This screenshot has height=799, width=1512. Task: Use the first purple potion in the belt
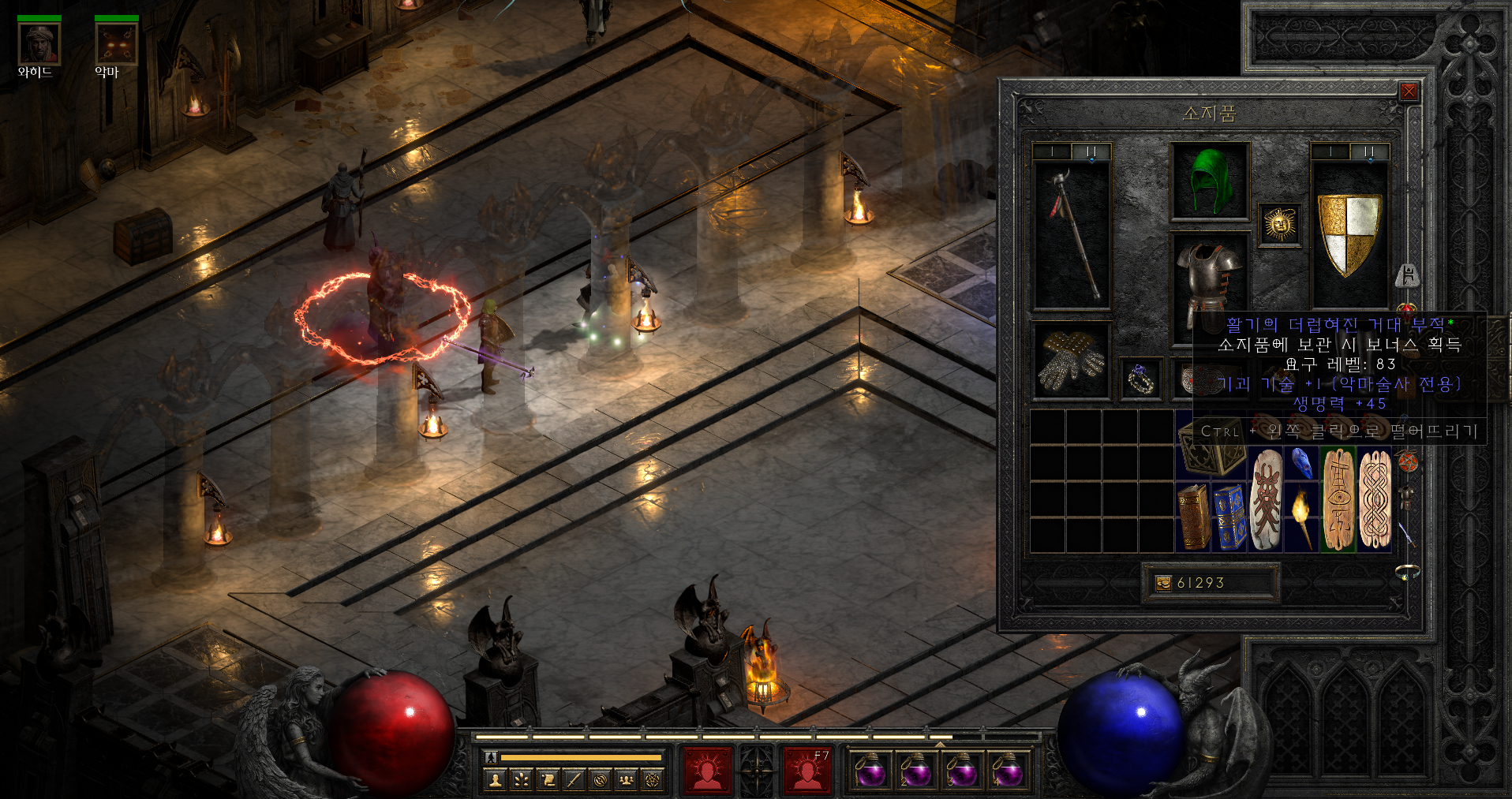coord(870,771)
